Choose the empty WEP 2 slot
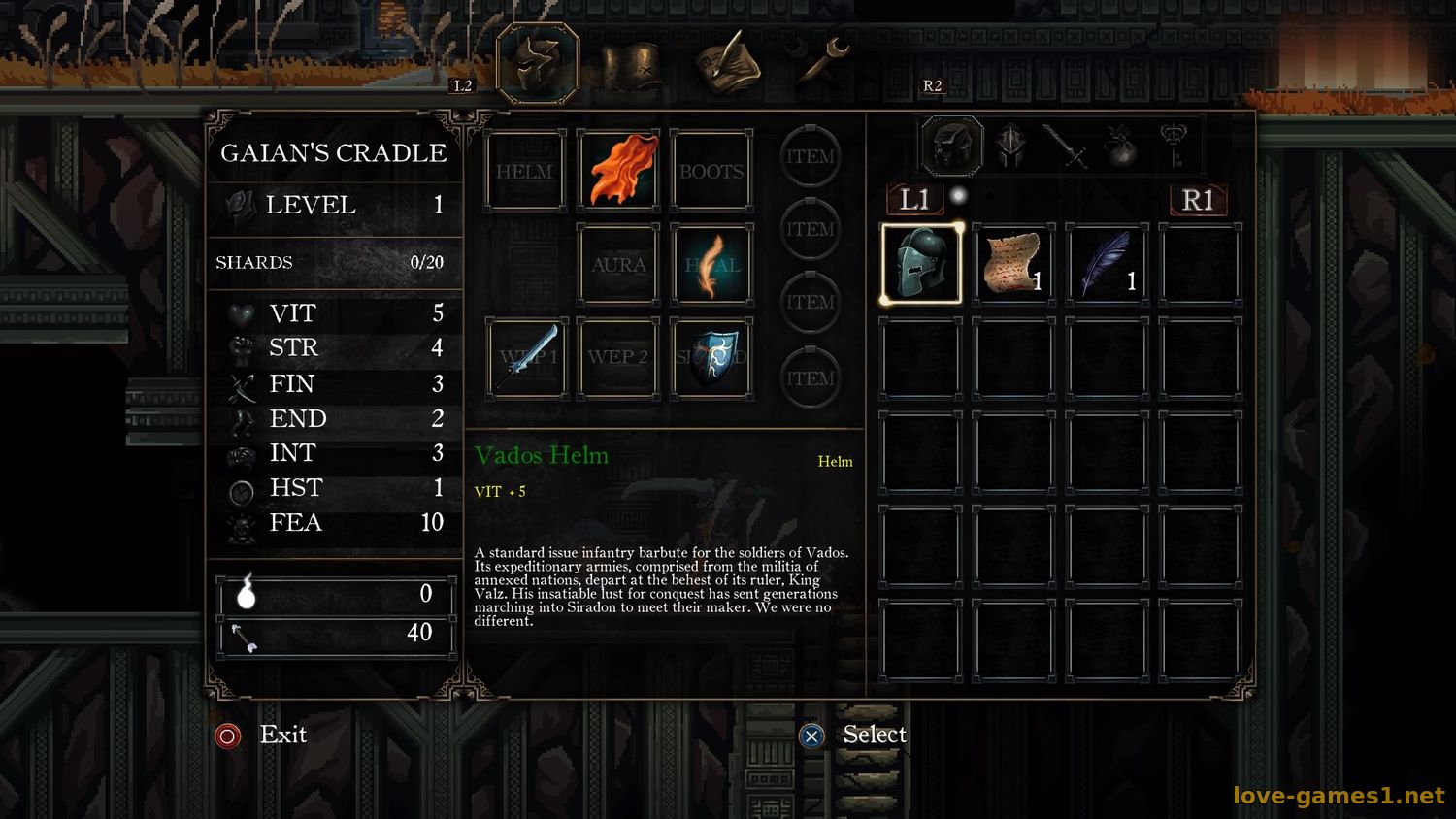Screen dimensions: 1456x819 (618, 358)
